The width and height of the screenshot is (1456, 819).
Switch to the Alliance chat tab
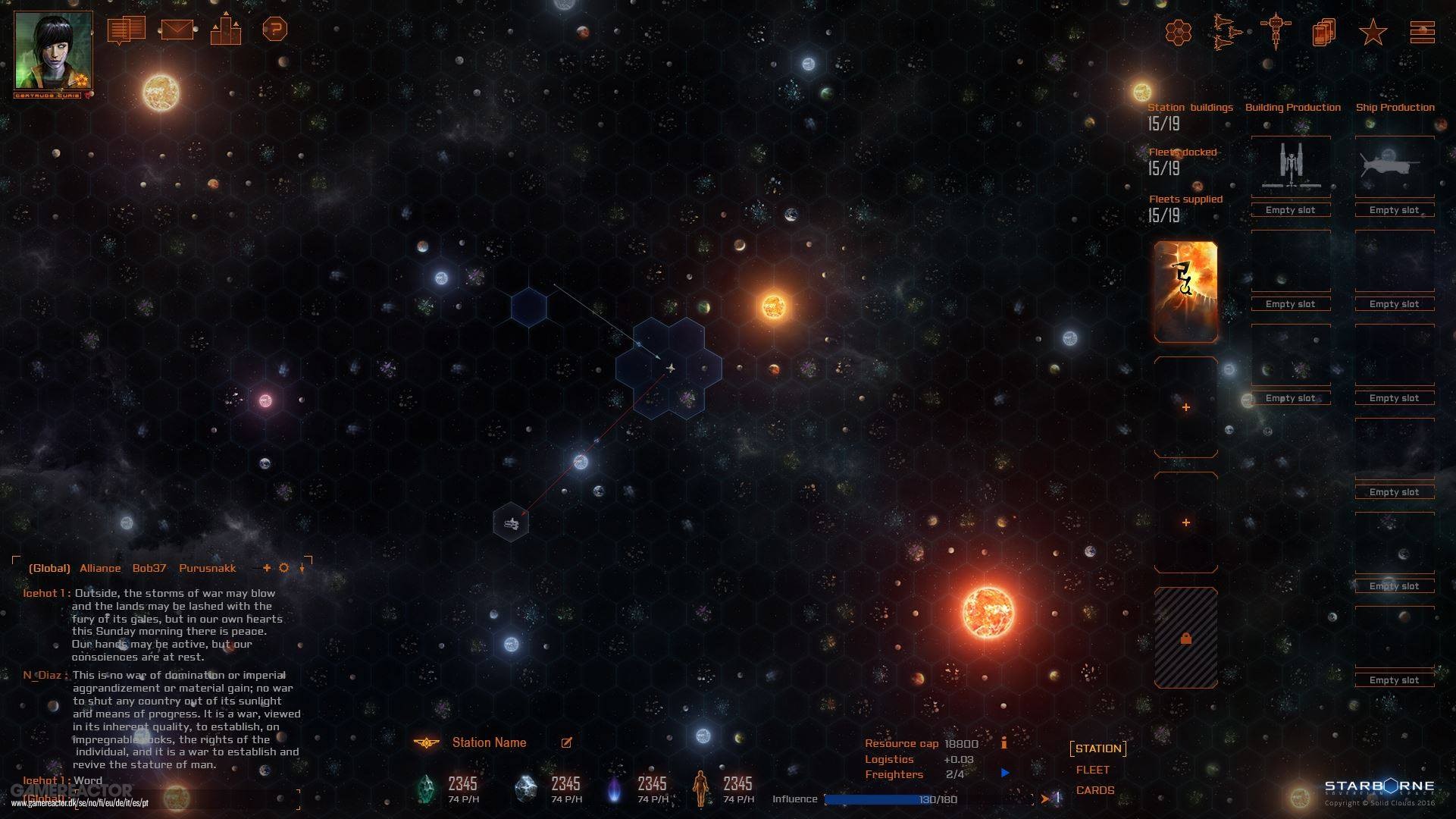tap(99, 568)
